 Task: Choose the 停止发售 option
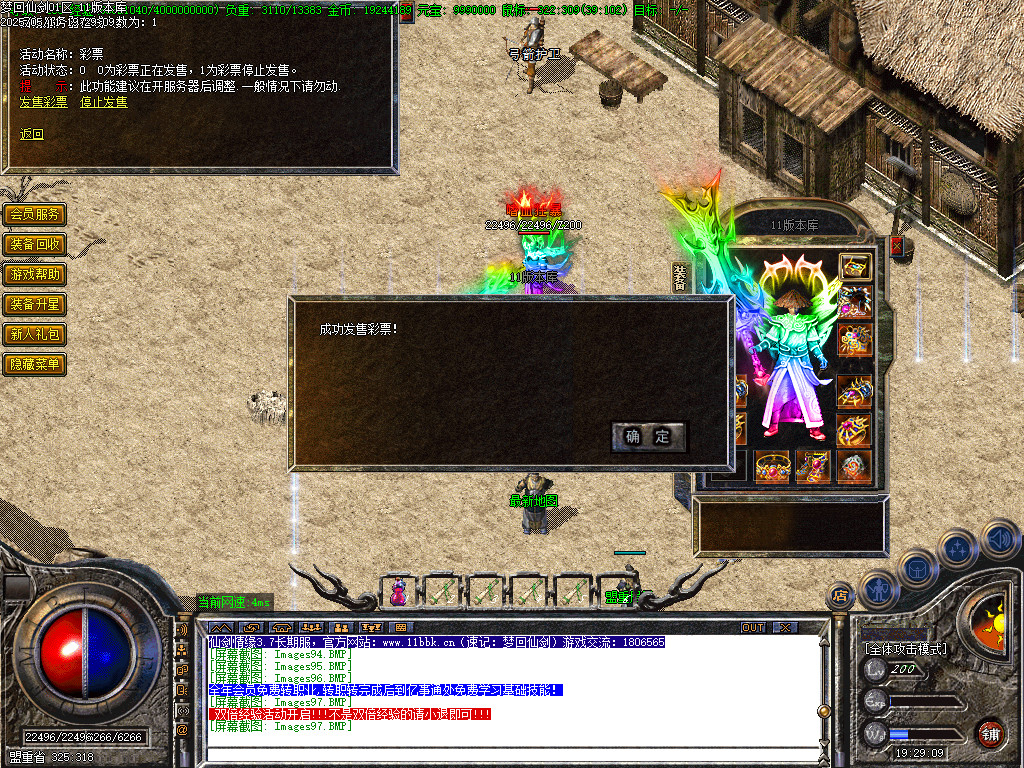tap(104, 102)
